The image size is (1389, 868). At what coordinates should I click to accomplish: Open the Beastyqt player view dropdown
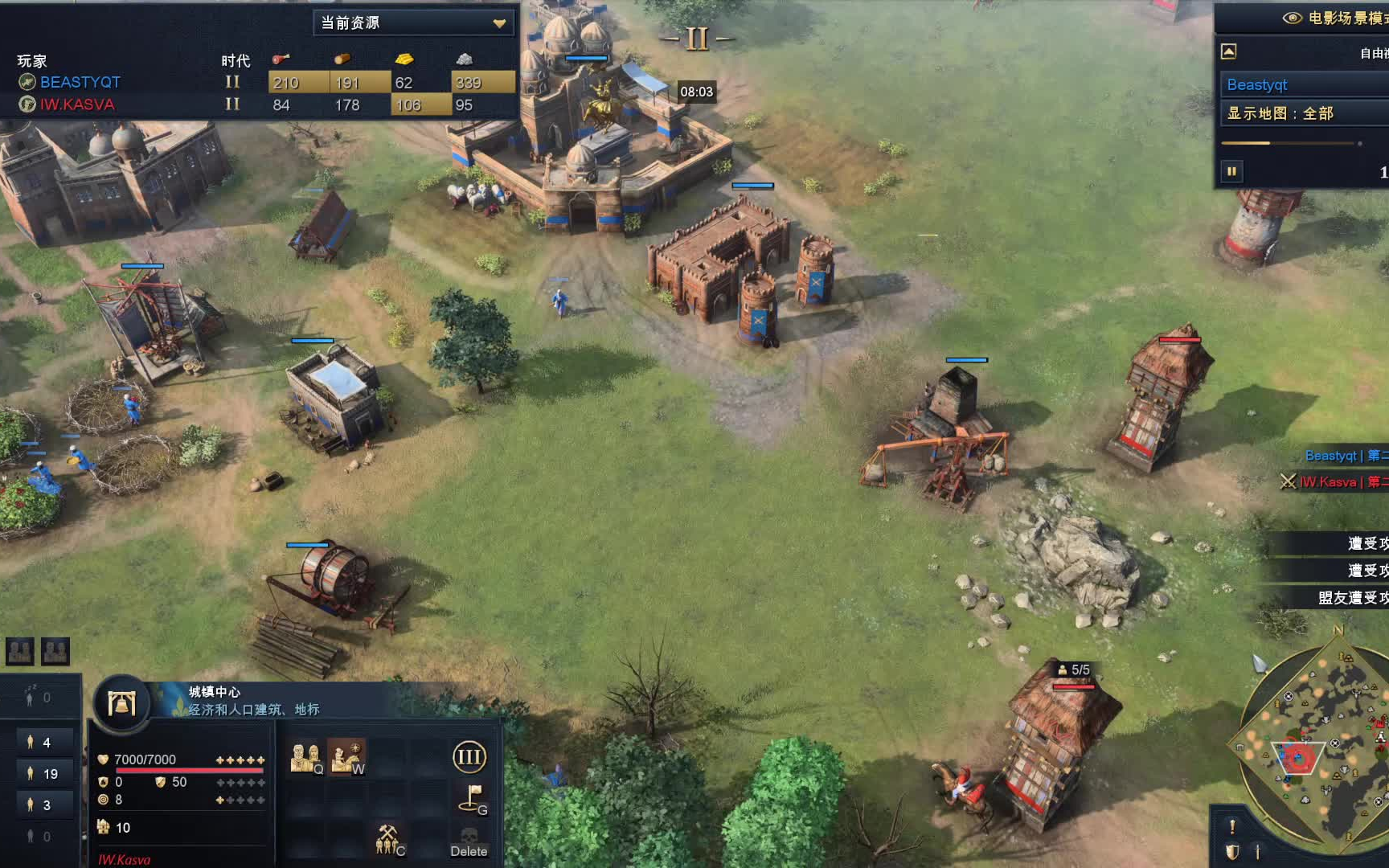[x=1302, y=84]
